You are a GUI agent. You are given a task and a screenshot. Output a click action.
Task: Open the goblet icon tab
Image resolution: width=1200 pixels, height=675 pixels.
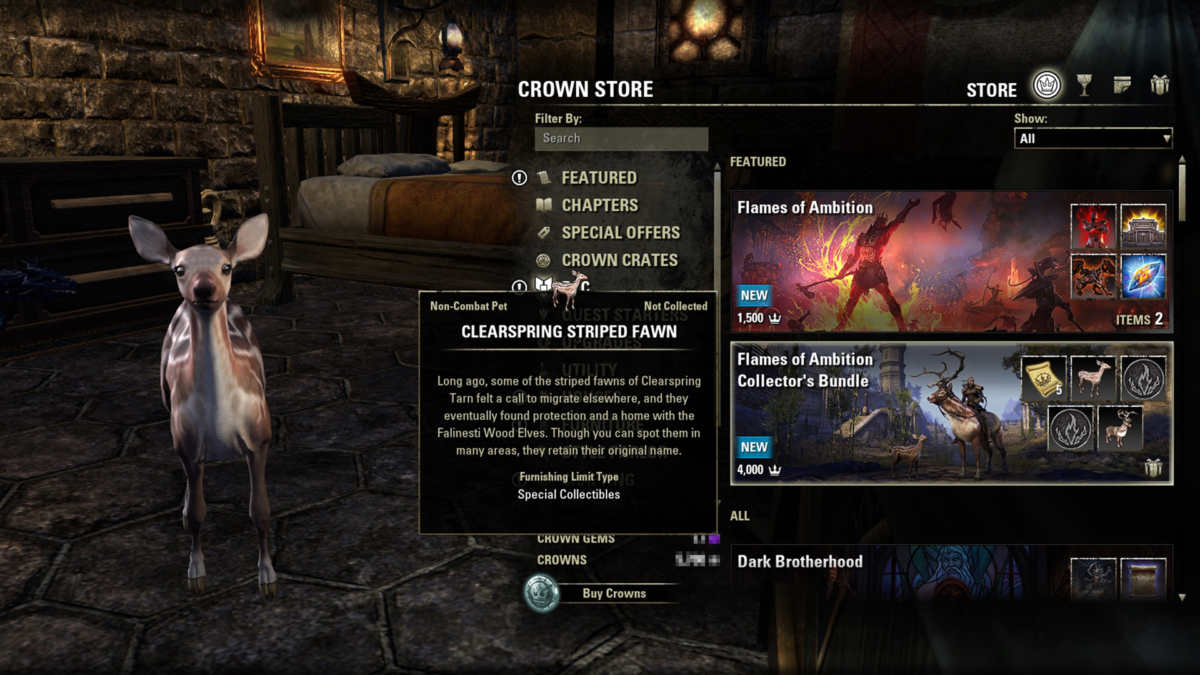[1085, 86]
